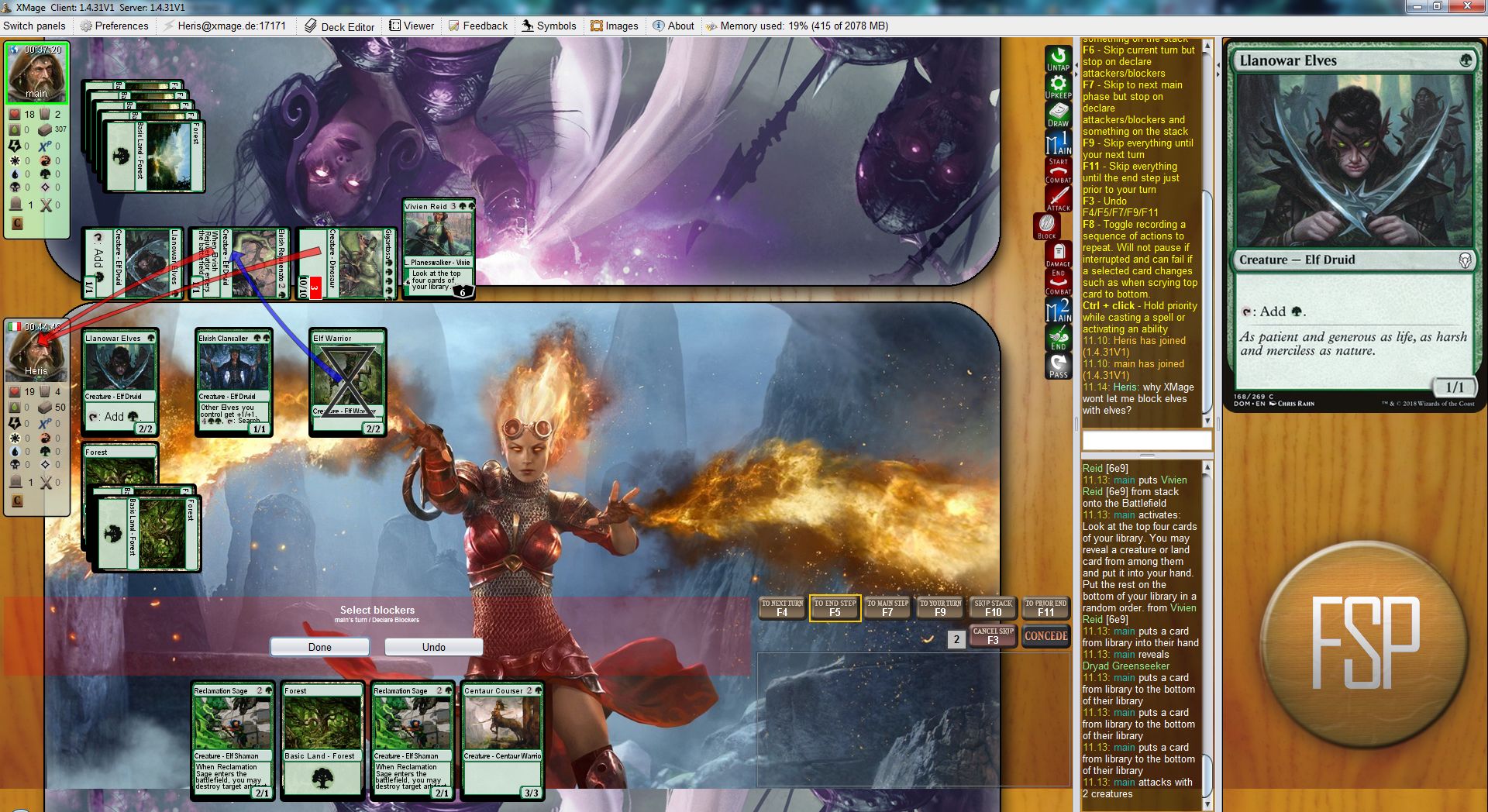Activate the To Next Turn F4 skip button
Image resolution: width=1488 pixels, height=812 pixels.
click(782, 608)
